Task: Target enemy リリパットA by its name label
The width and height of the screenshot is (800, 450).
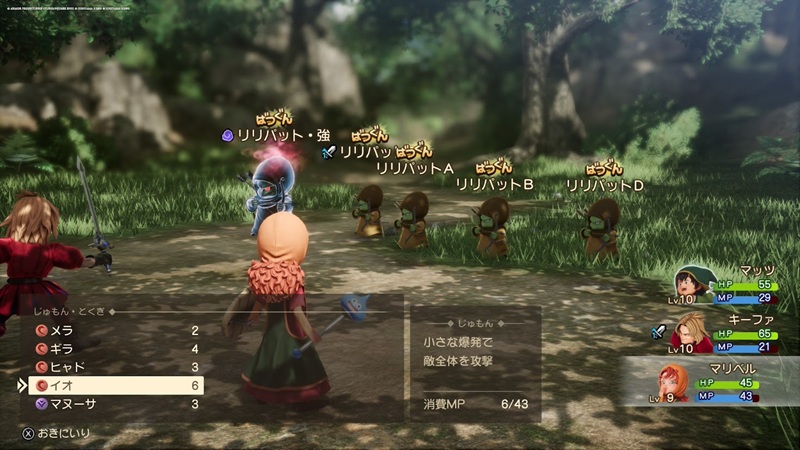Action: coord(415,167)
